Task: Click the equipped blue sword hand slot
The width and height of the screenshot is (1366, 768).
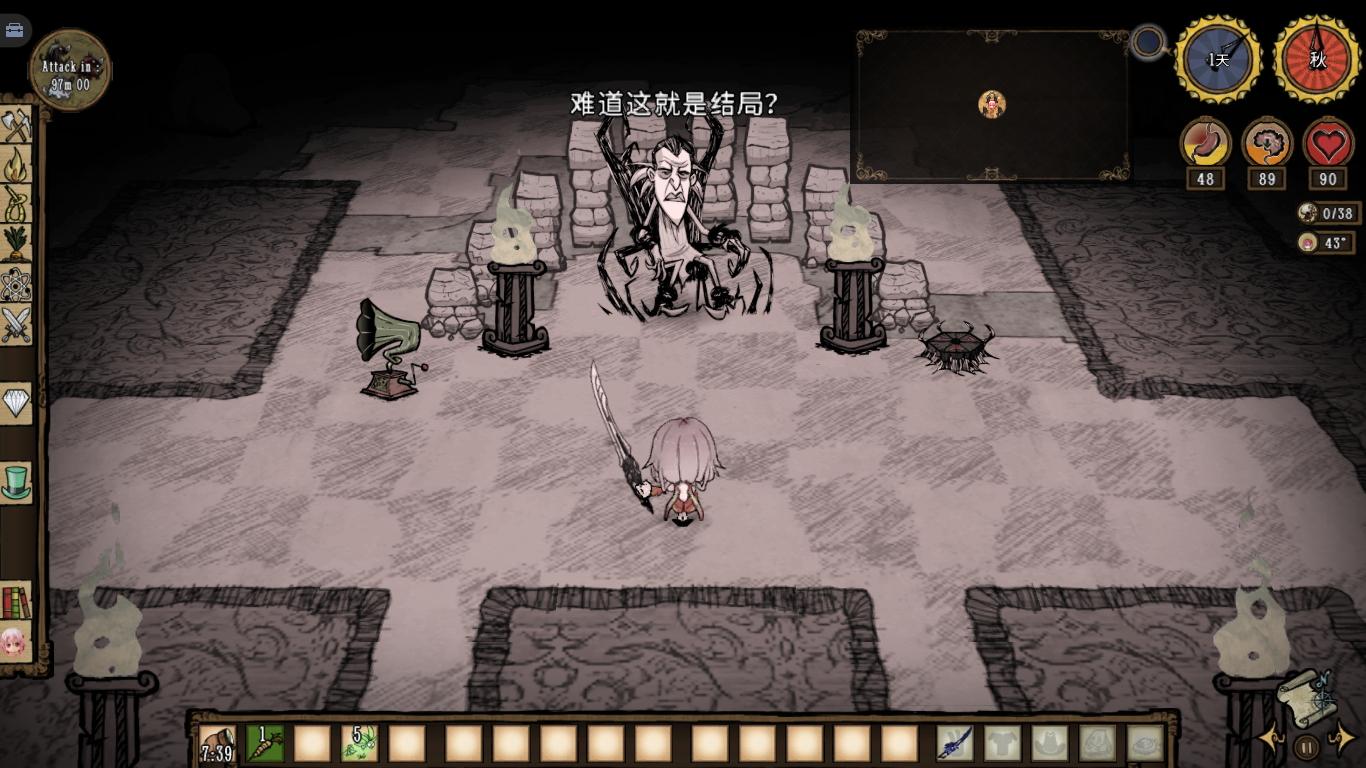Action: (955, 743)
